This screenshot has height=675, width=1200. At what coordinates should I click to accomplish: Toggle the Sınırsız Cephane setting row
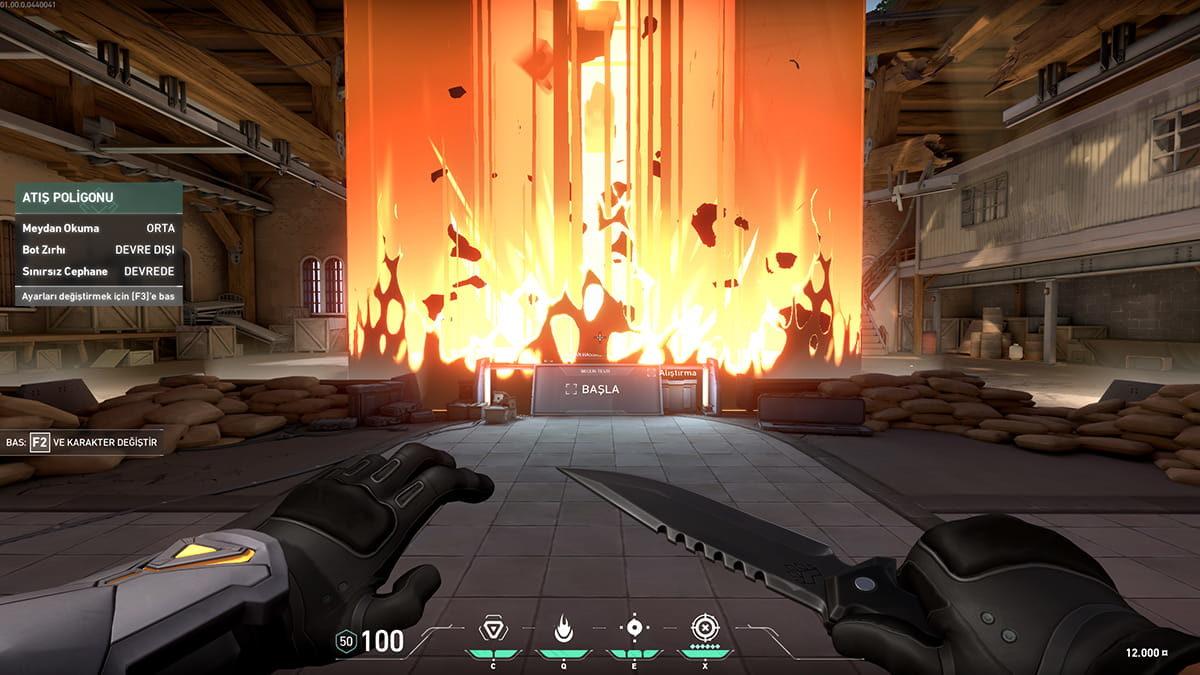point(98,271)
